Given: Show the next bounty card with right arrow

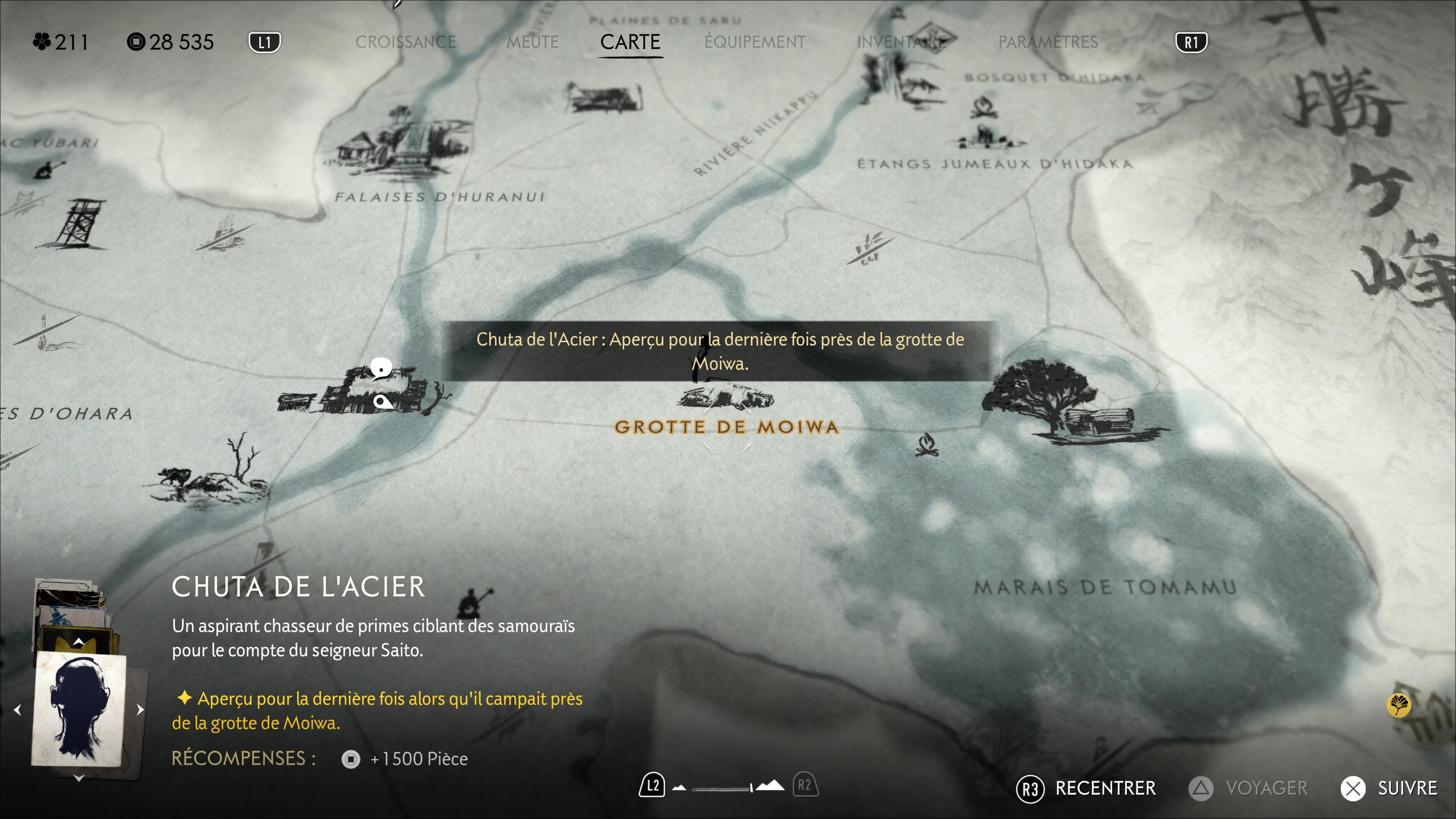Looking at the screenshot, I should [x=140, y=710].
